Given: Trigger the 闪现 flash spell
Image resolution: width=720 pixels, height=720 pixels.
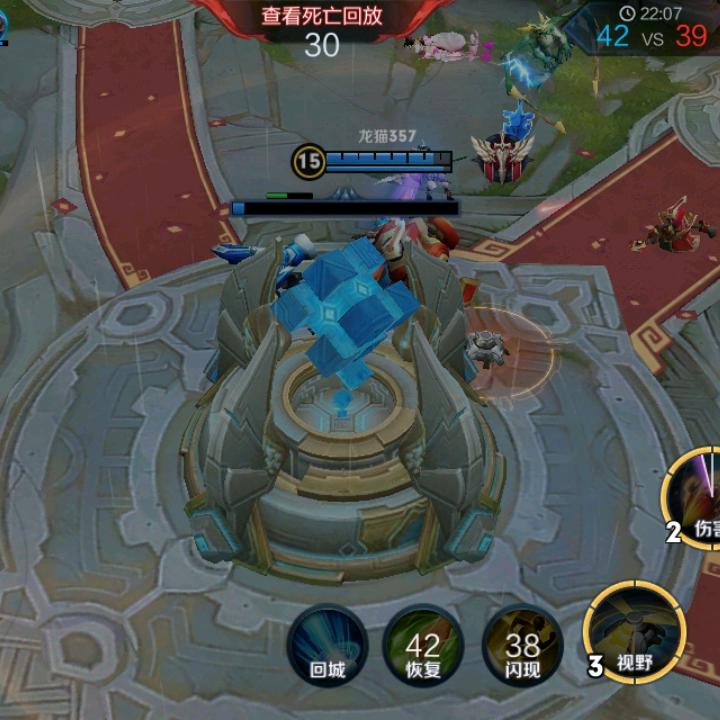Looking at the screenshot, I should [x=522, y=645].
